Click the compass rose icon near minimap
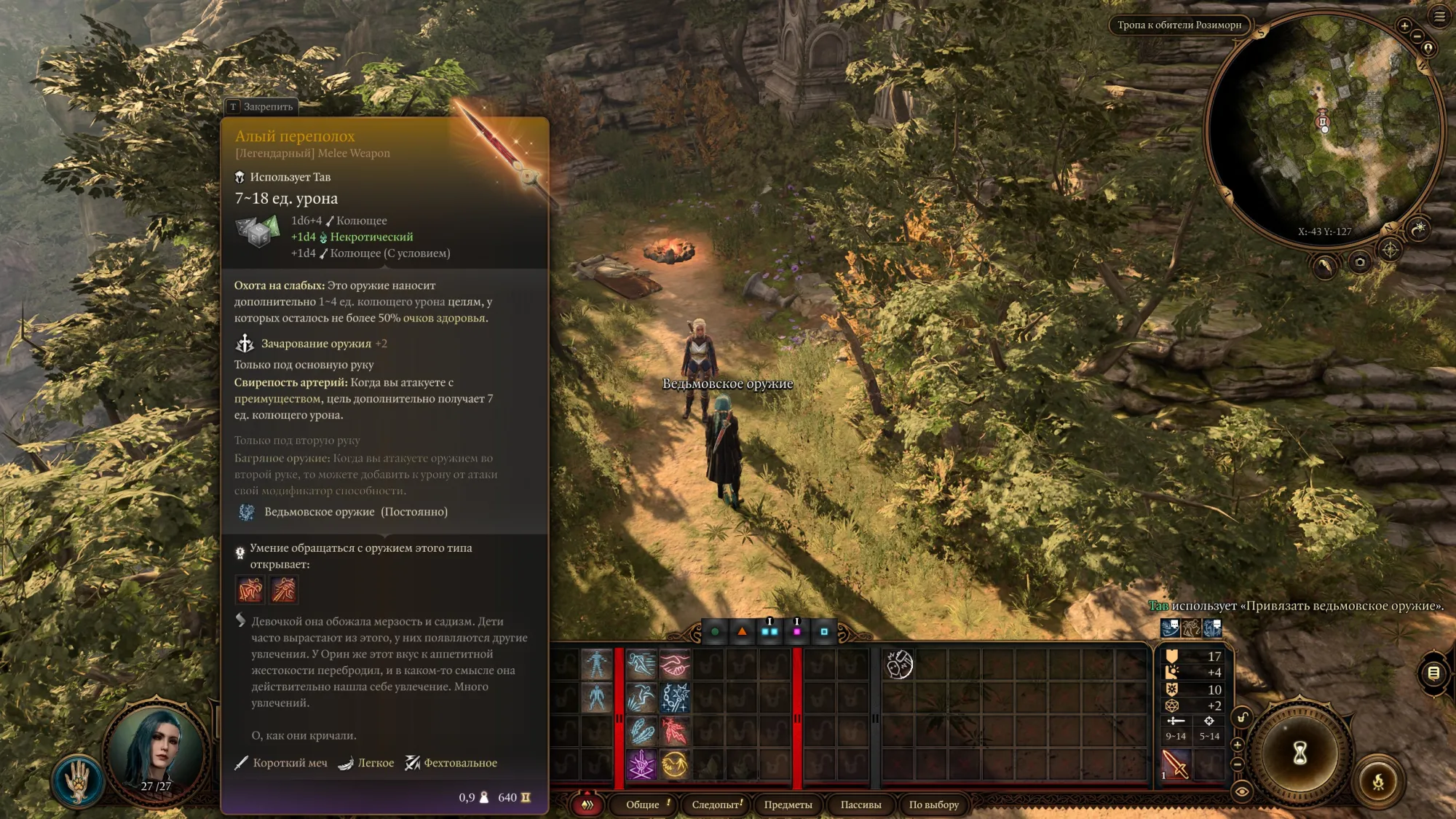Screen dimensions: 1456x819 (x=1390, y=250)
